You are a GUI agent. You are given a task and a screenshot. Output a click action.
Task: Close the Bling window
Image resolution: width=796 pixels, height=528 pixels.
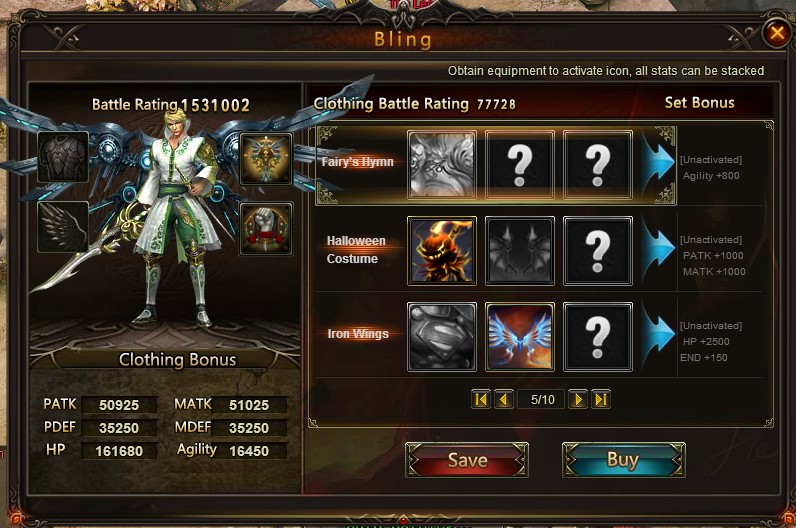[776, 33]
